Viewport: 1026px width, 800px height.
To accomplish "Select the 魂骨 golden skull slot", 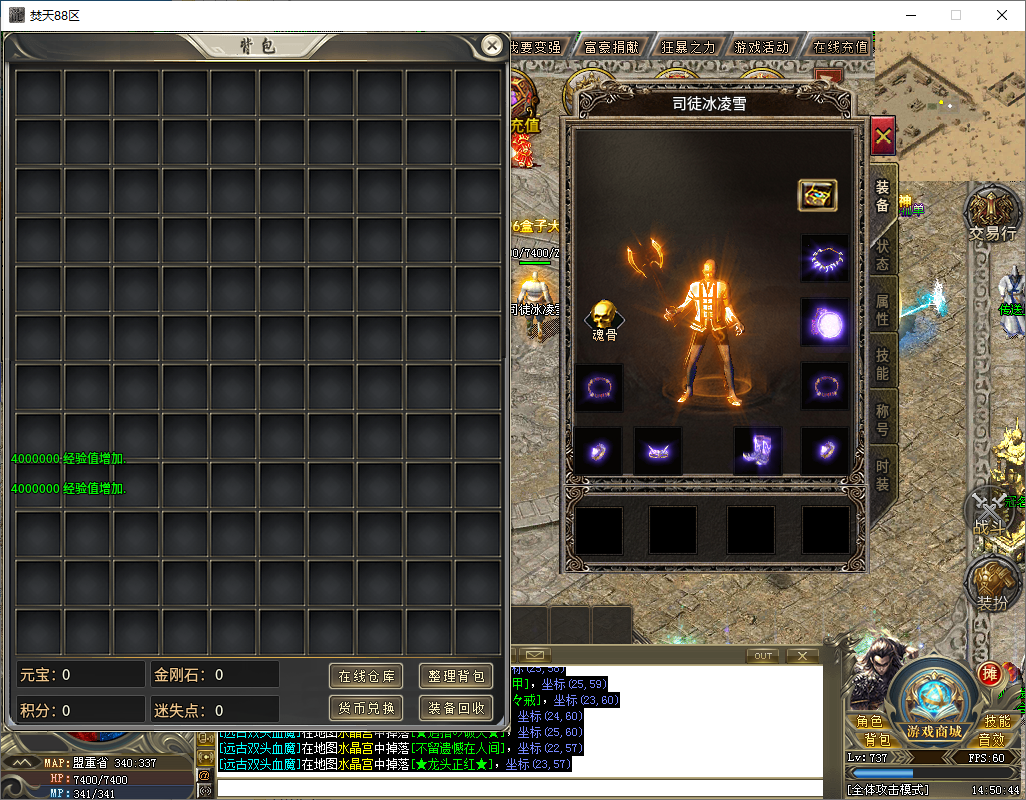I will pos(604,318).
